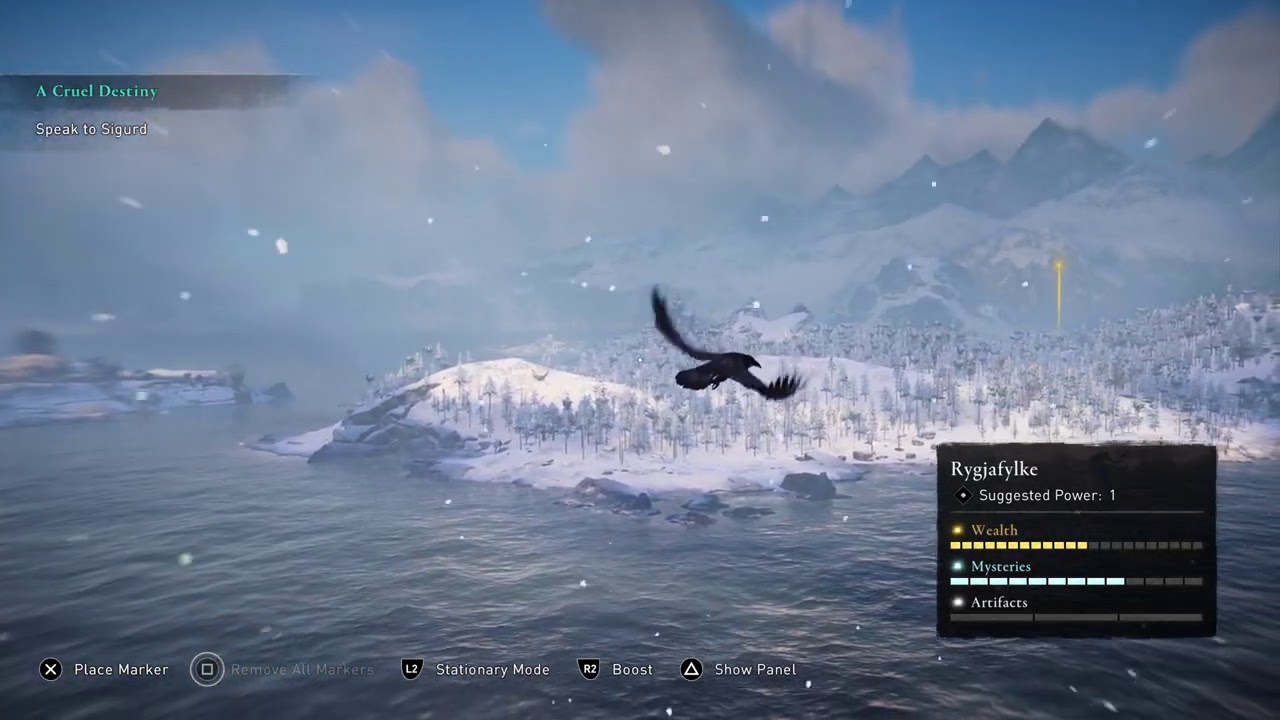Select the A Cruel Destiny quest tracker
The height and width of the screenshot is (720, 1280).
pyautogui.click(x=97, y=92)
